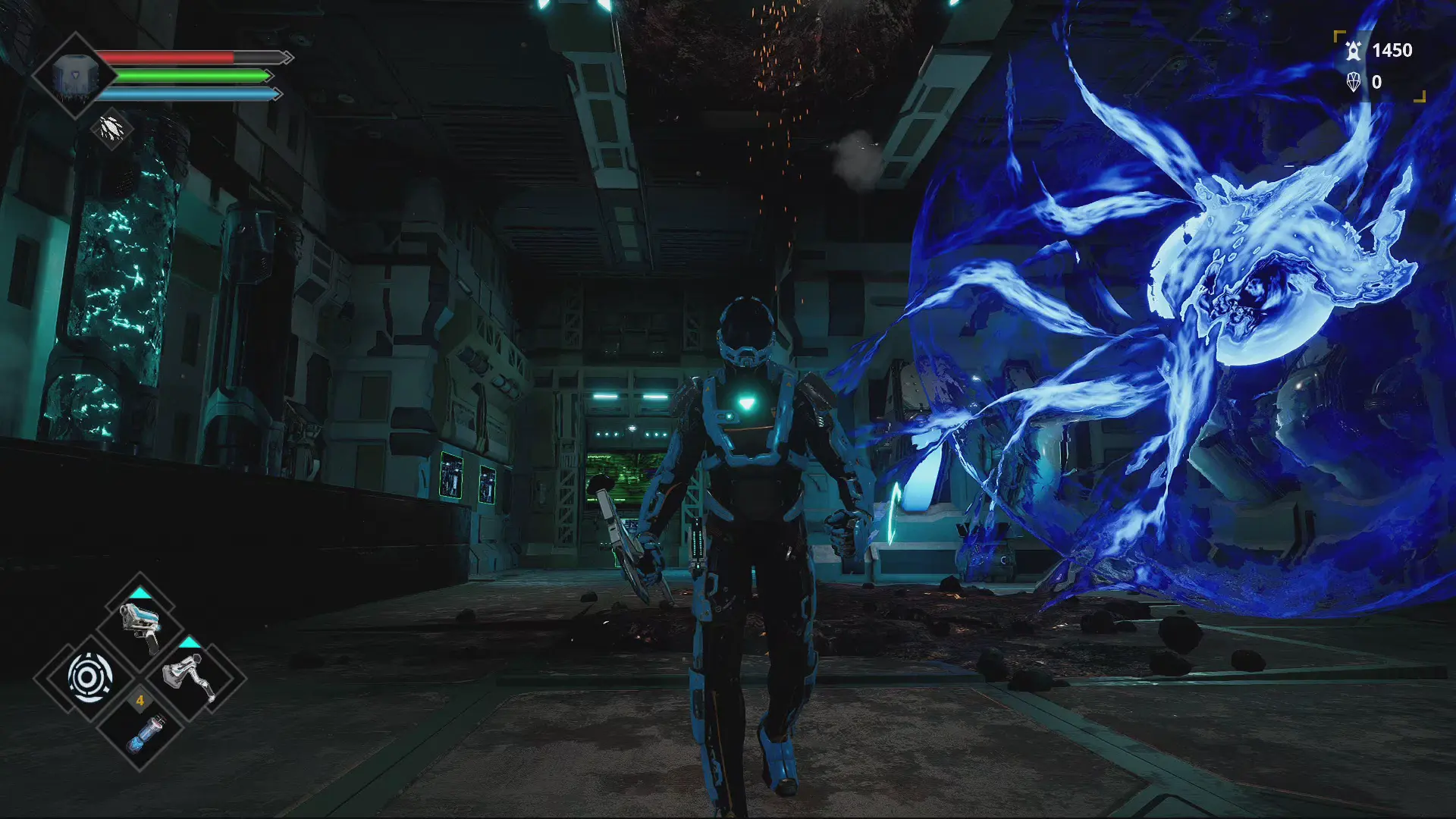Click the white shard status effect icon
1456x819 pixels.
[x=111, y=127]
